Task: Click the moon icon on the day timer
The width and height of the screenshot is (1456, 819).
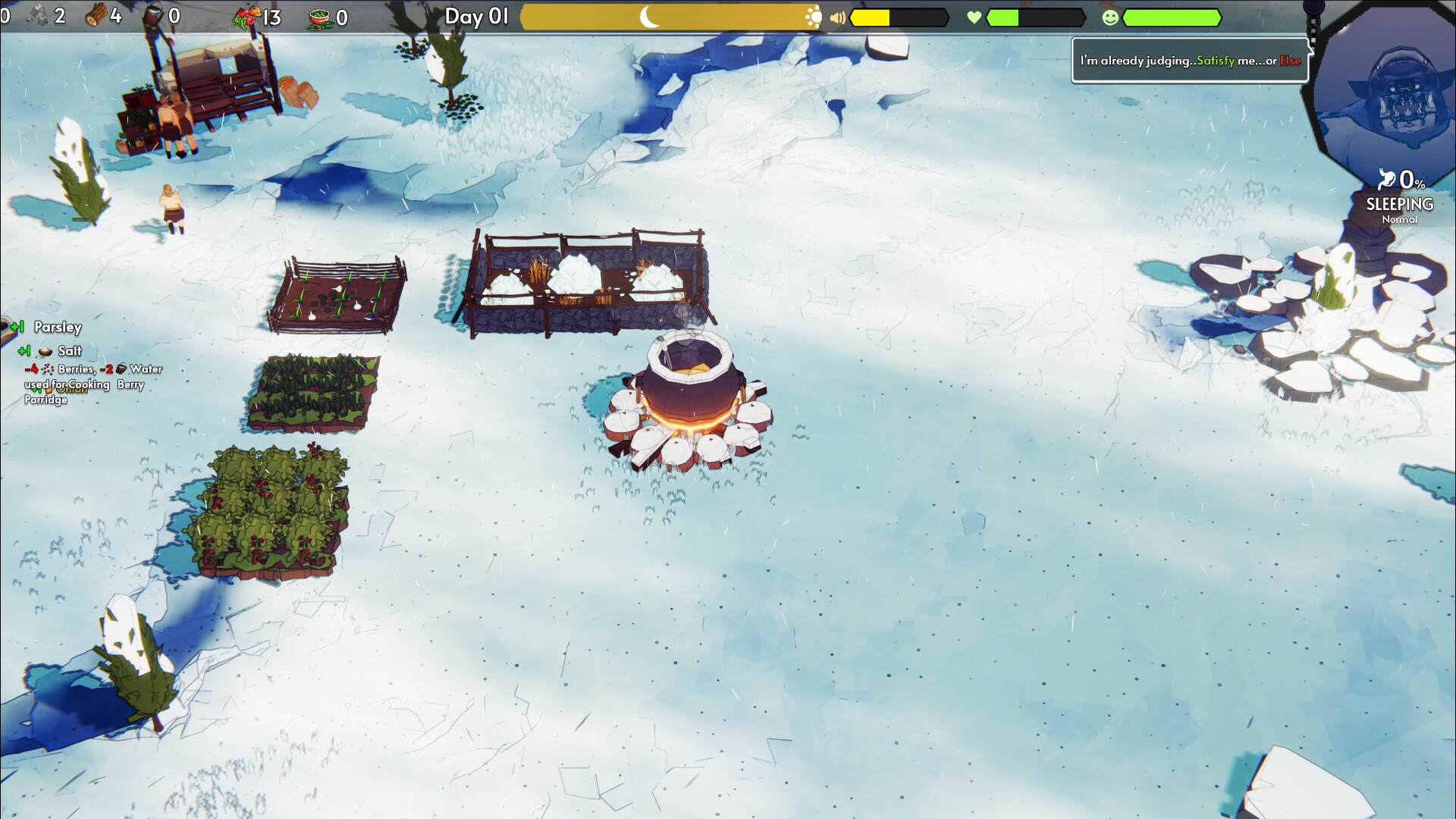Action: coord(648,15)
